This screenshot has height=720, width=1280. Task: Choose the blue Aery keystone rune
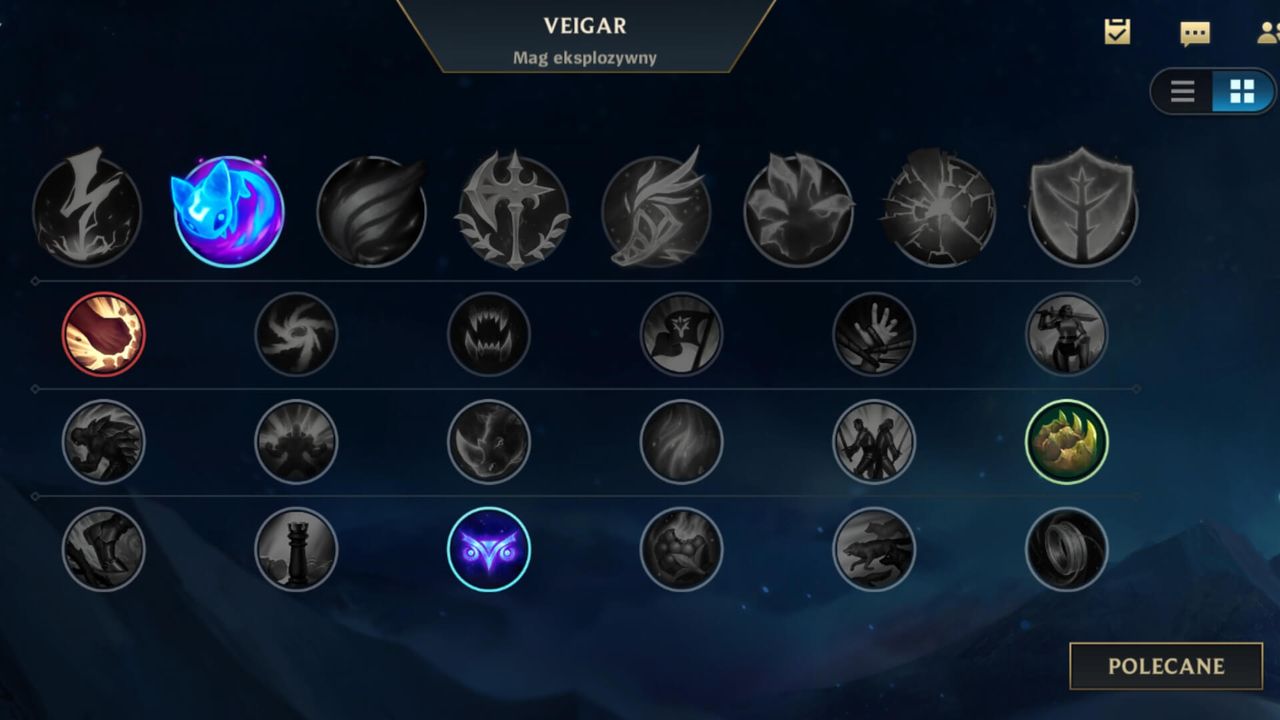(229, 211)
